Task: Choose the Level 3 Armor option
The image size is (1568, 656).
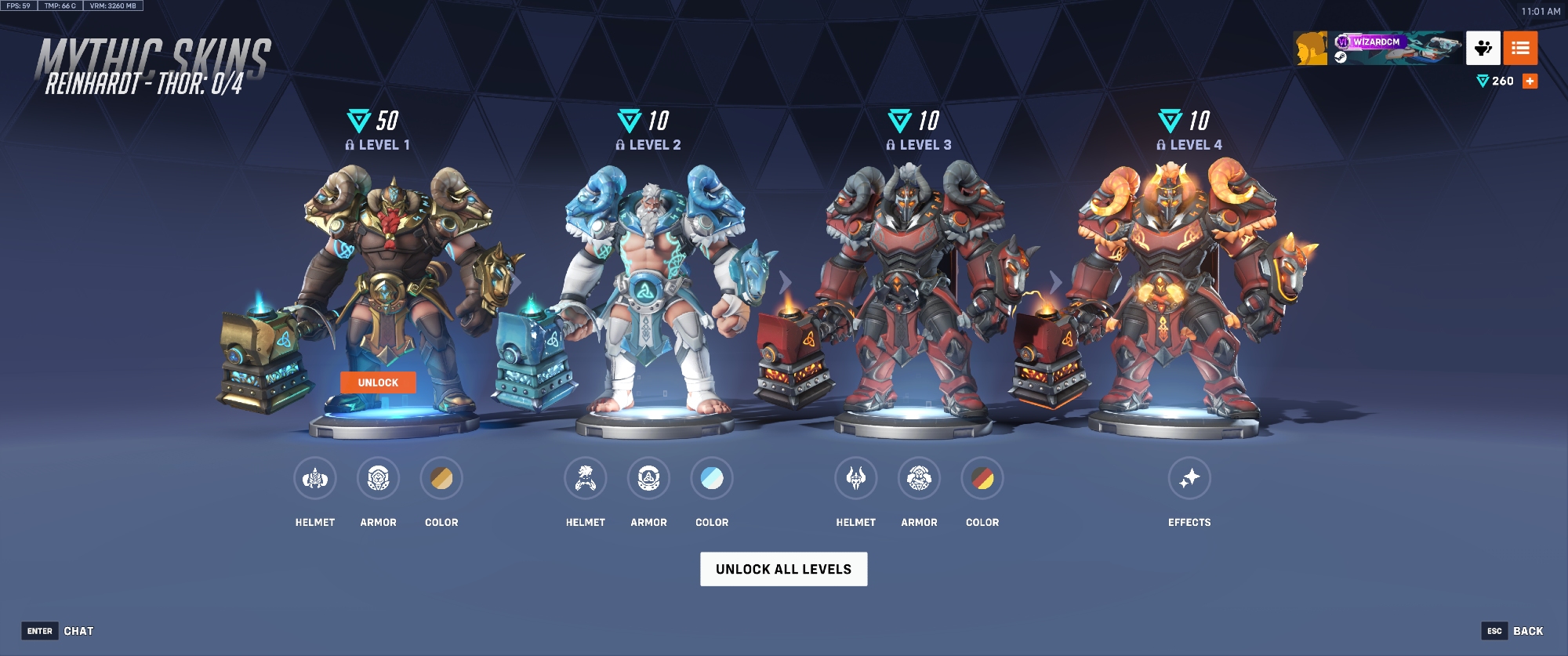Action: 919,478
